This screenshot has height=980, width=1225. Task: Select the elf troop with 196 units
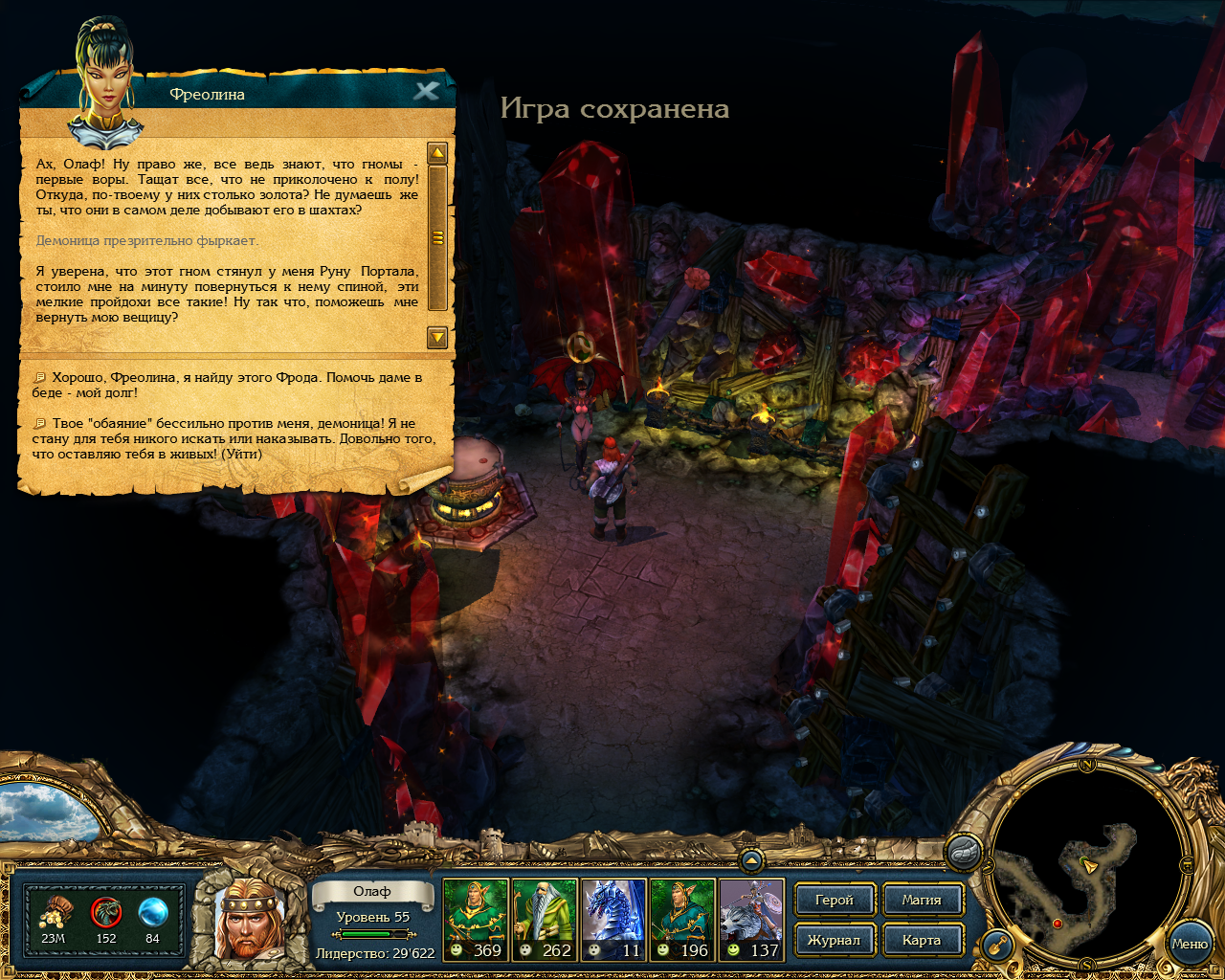point(682,919)
